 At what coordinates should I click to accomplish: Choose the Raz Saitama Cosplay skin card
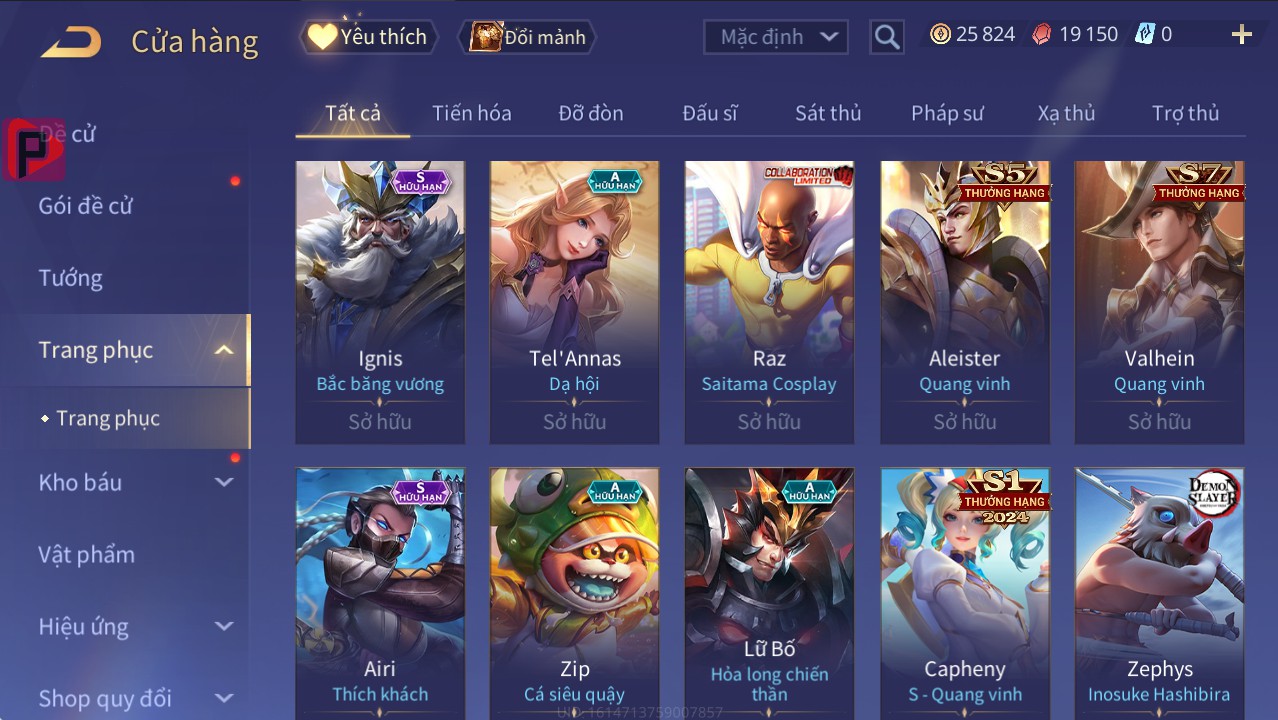tap(769, 300)
